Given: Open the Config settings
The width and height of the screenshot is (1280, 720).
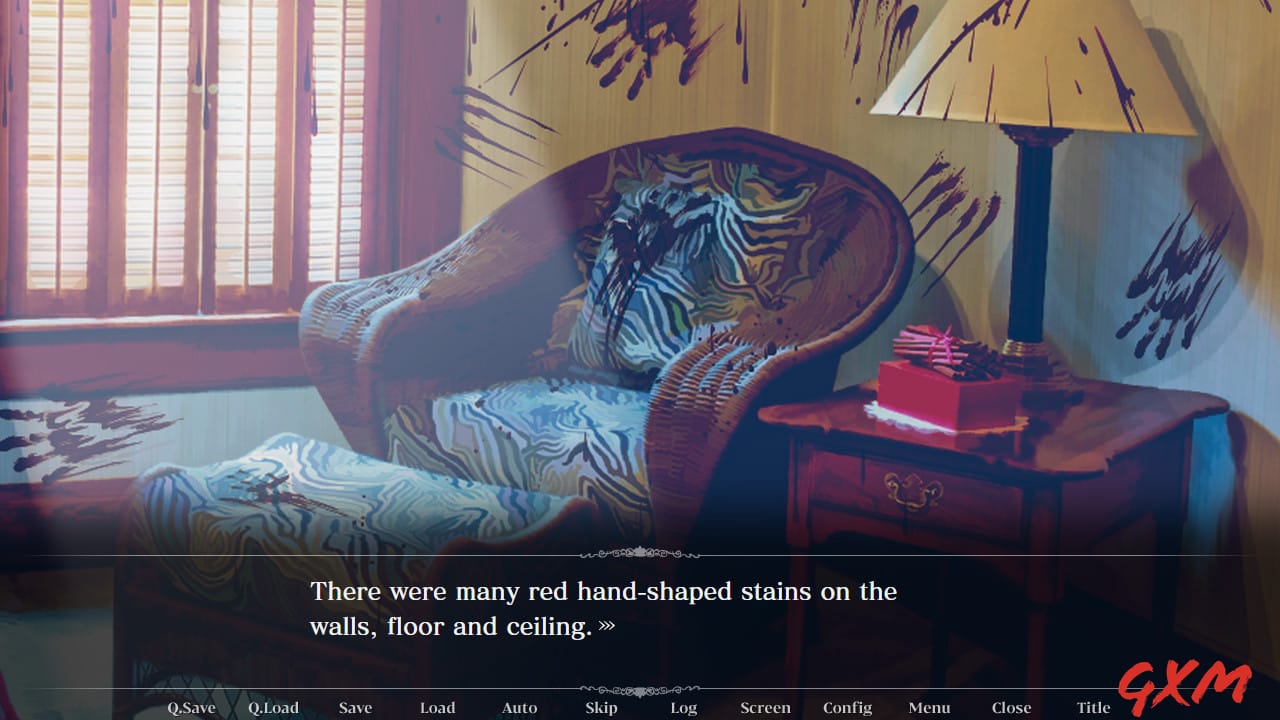Looking at the screenshot, I should pyautogui.click(x=847, y=707).
